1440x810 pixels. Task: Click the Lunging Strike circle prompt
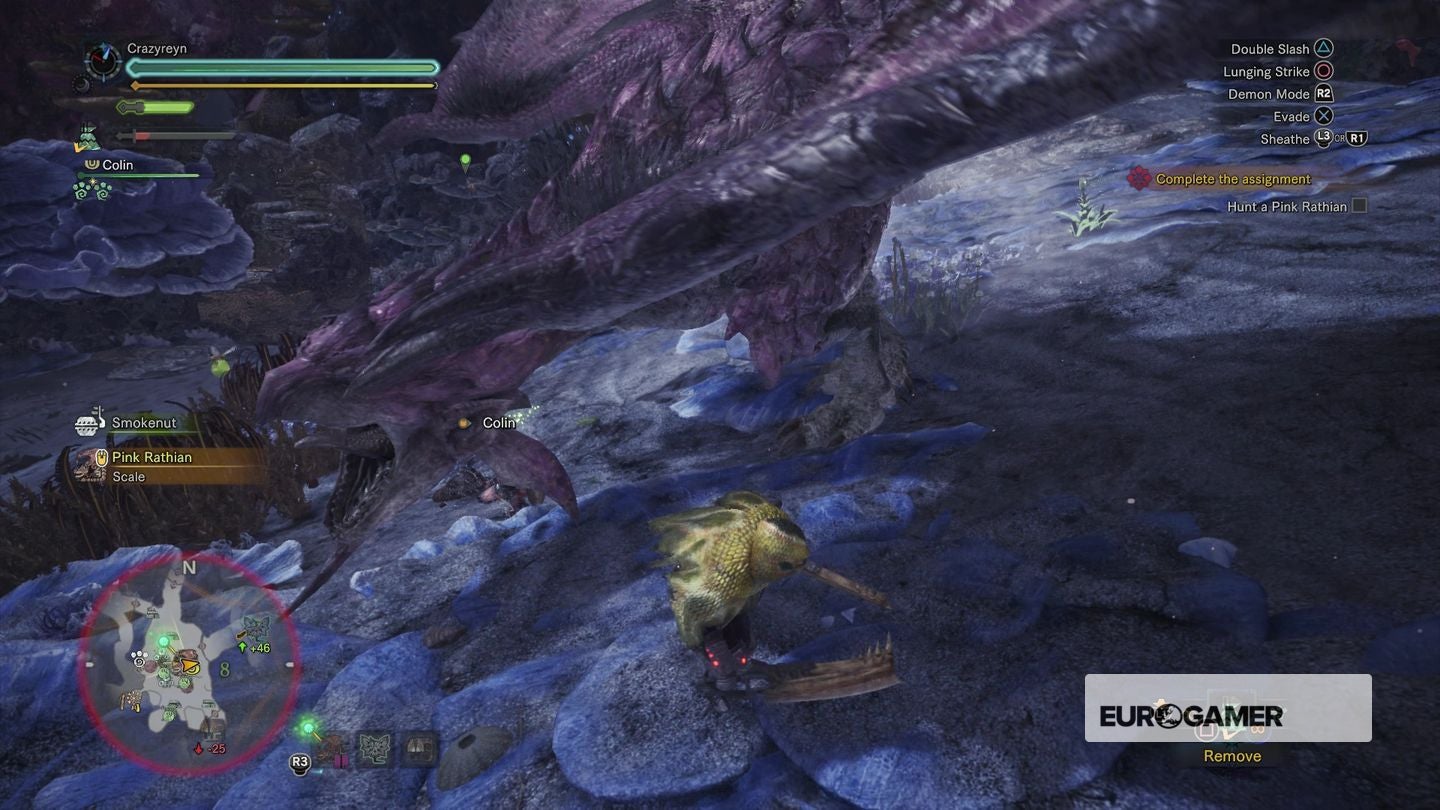[1324, 70]
